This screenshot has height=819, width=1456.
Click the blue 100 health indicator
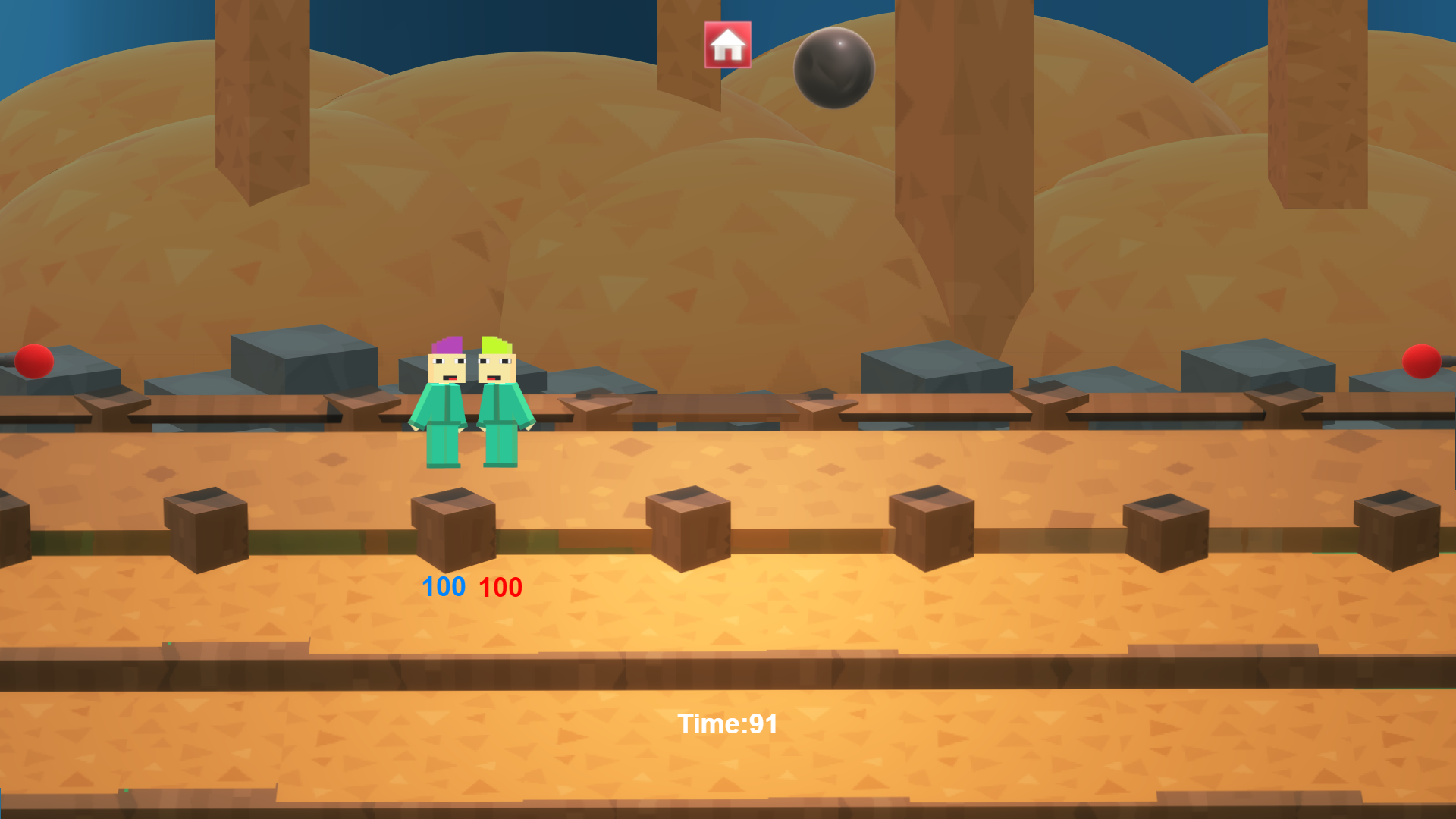444,586
